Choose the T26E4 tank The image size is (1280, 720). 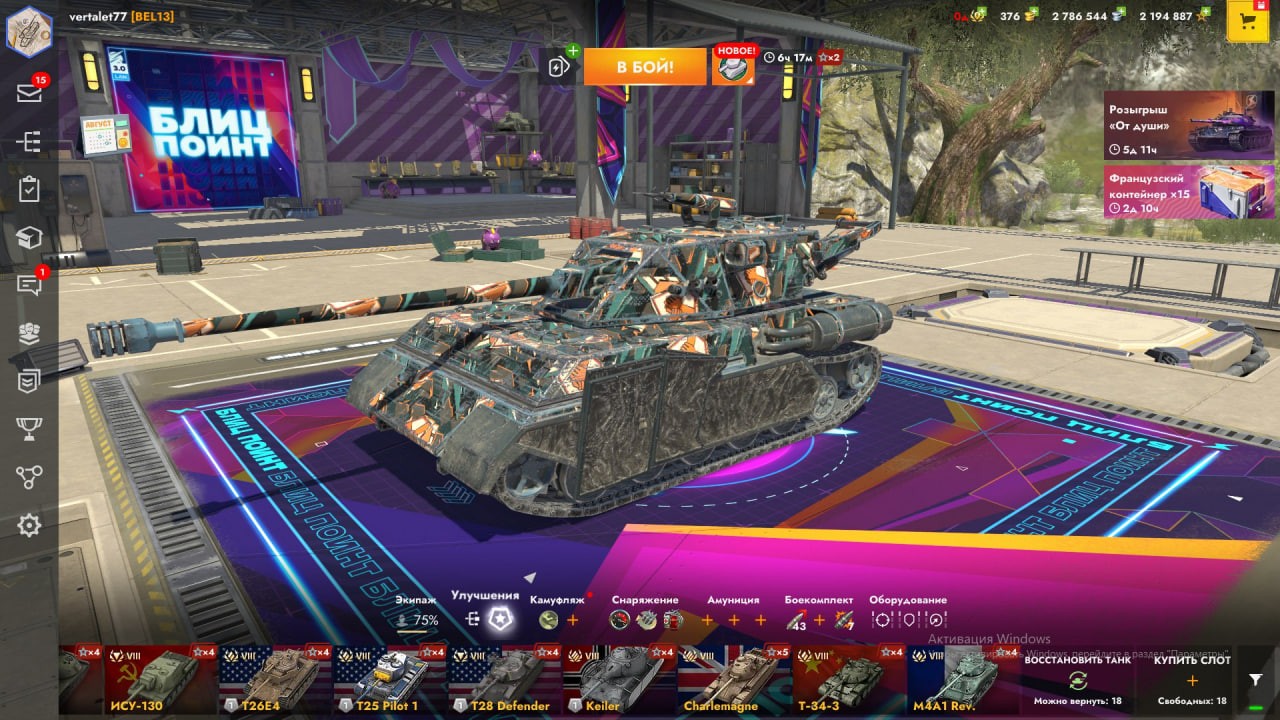[x=275, y=680]
